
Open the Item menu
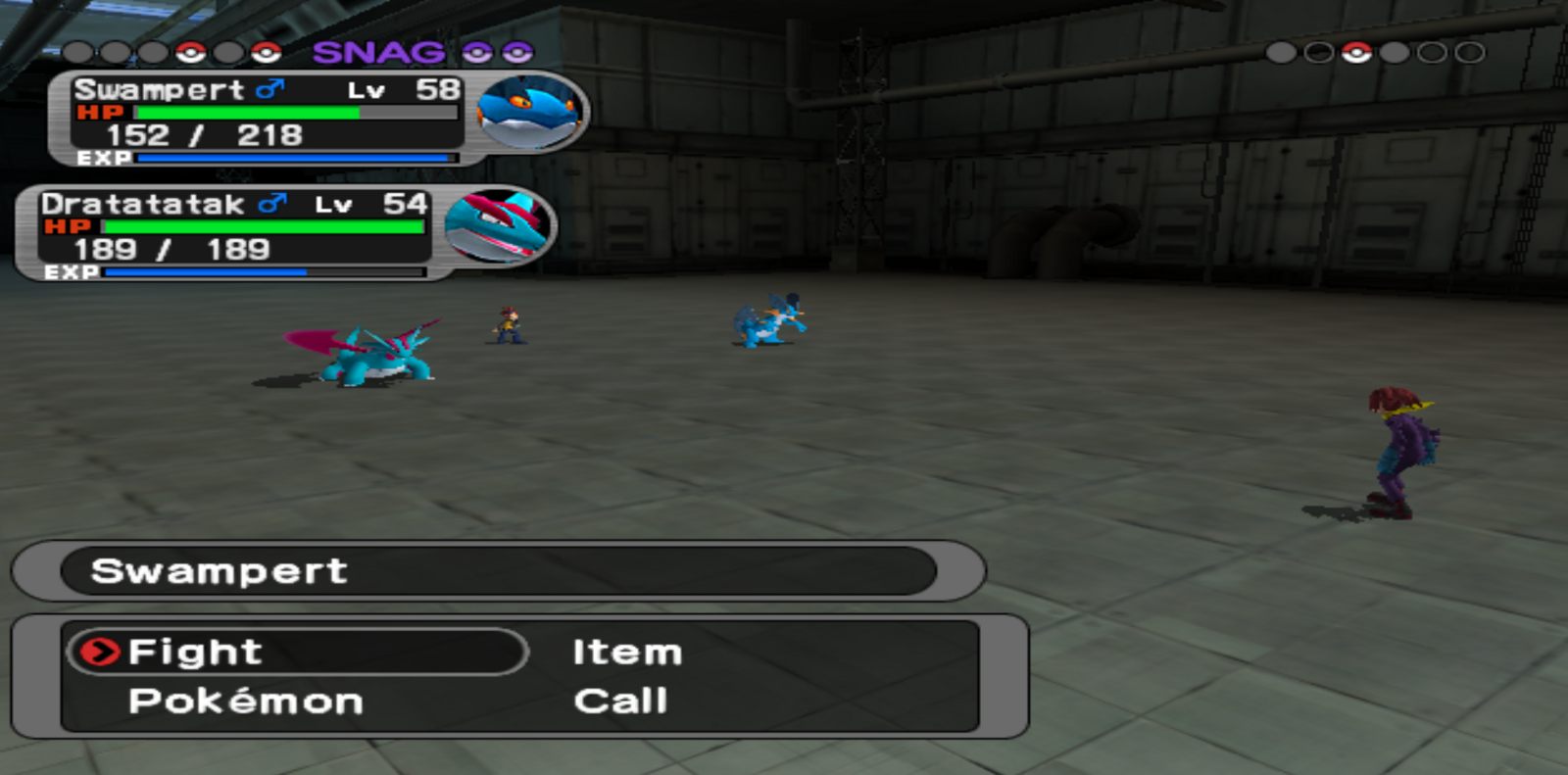coord(627,653)
